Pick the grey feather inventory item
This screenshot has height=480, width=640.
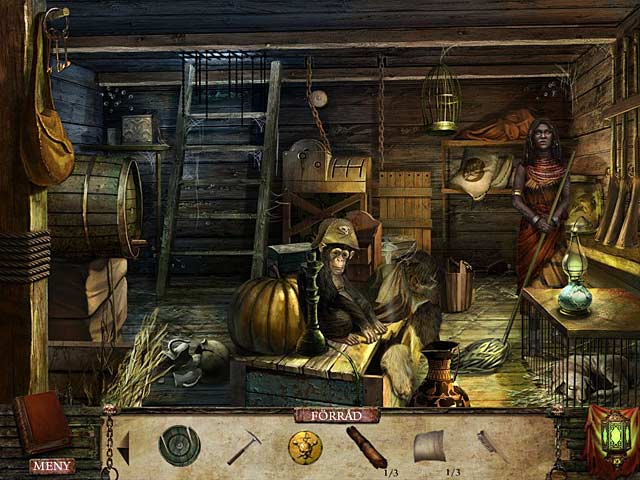[x=492, y=445]
